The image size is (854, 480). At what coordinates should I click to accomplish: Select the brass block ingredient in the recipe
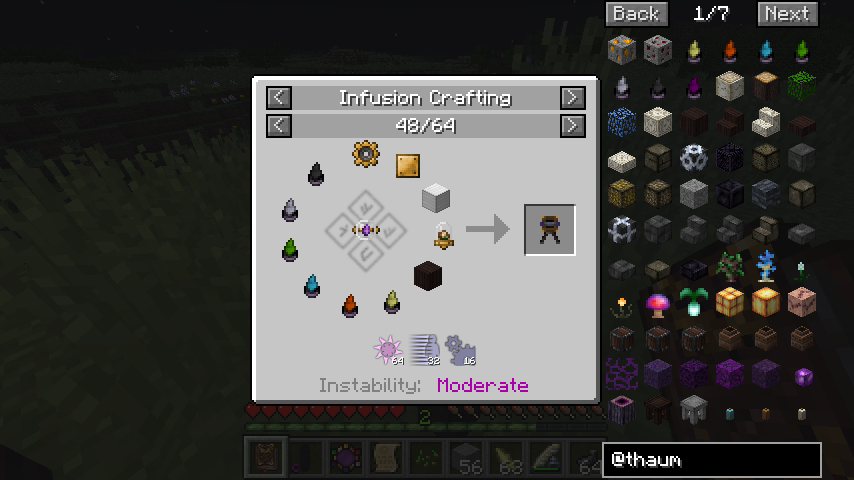coord(407,166)
